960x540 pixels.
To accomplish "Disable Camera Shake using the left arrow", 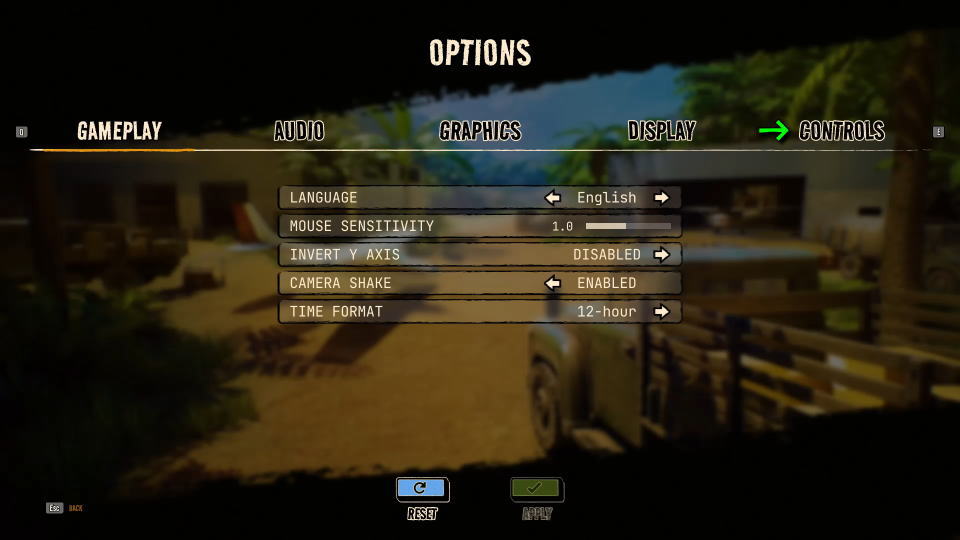I will pyautogui.click(x=552, y=283).
